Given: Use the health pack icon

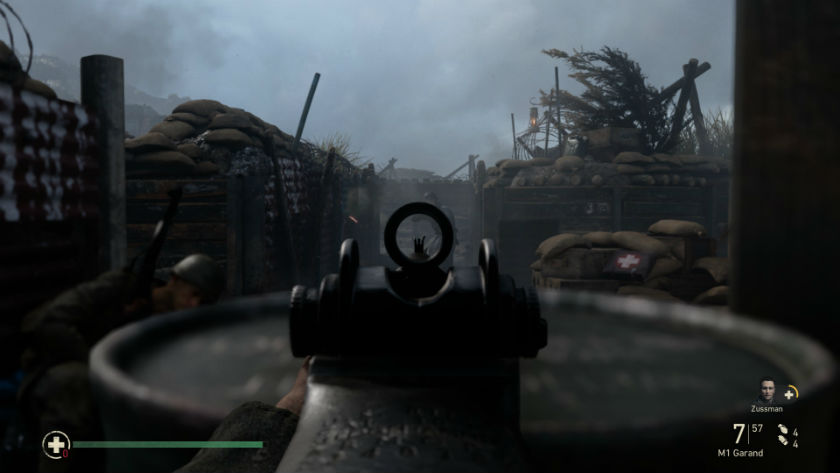Looking at the screenshot, I should pyautogui.click(x=56, y=444).
